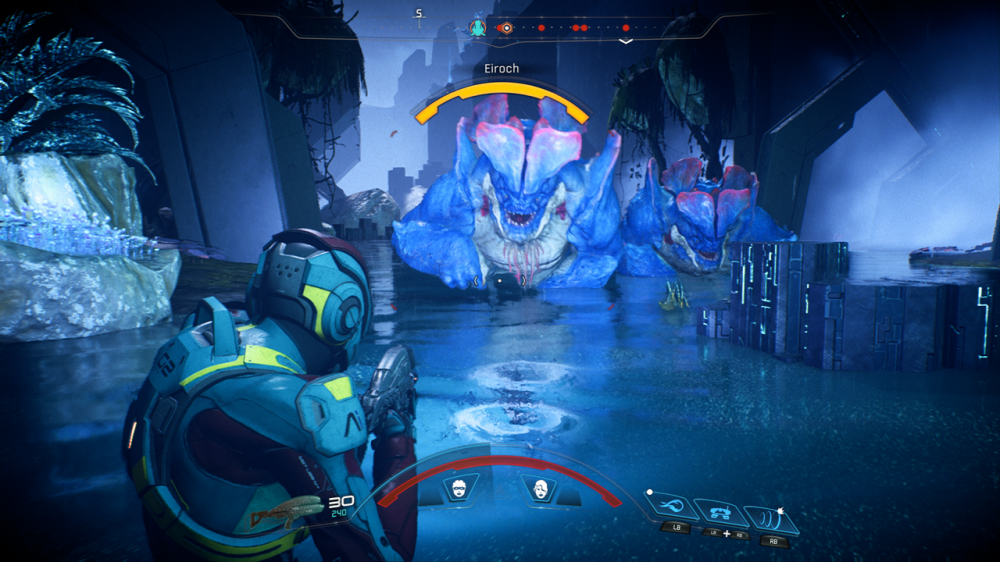Image resolution: width=1000 pixels, height=562 pixels.
Task: Trigger the shockwave power icon
Action: pyautogui.click(x=772, y=520)
